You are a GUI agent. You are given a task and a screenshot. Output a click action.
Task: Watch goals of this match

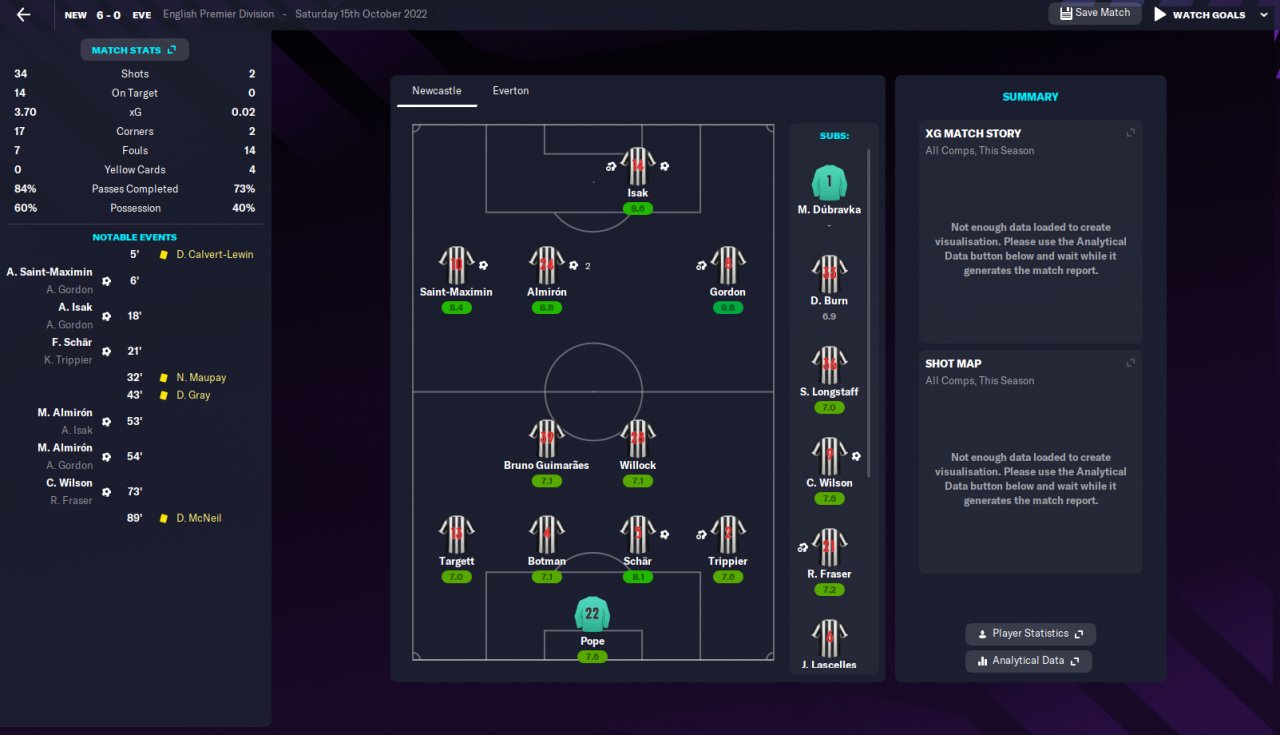pyautogui.click(x=1199, y=15)
